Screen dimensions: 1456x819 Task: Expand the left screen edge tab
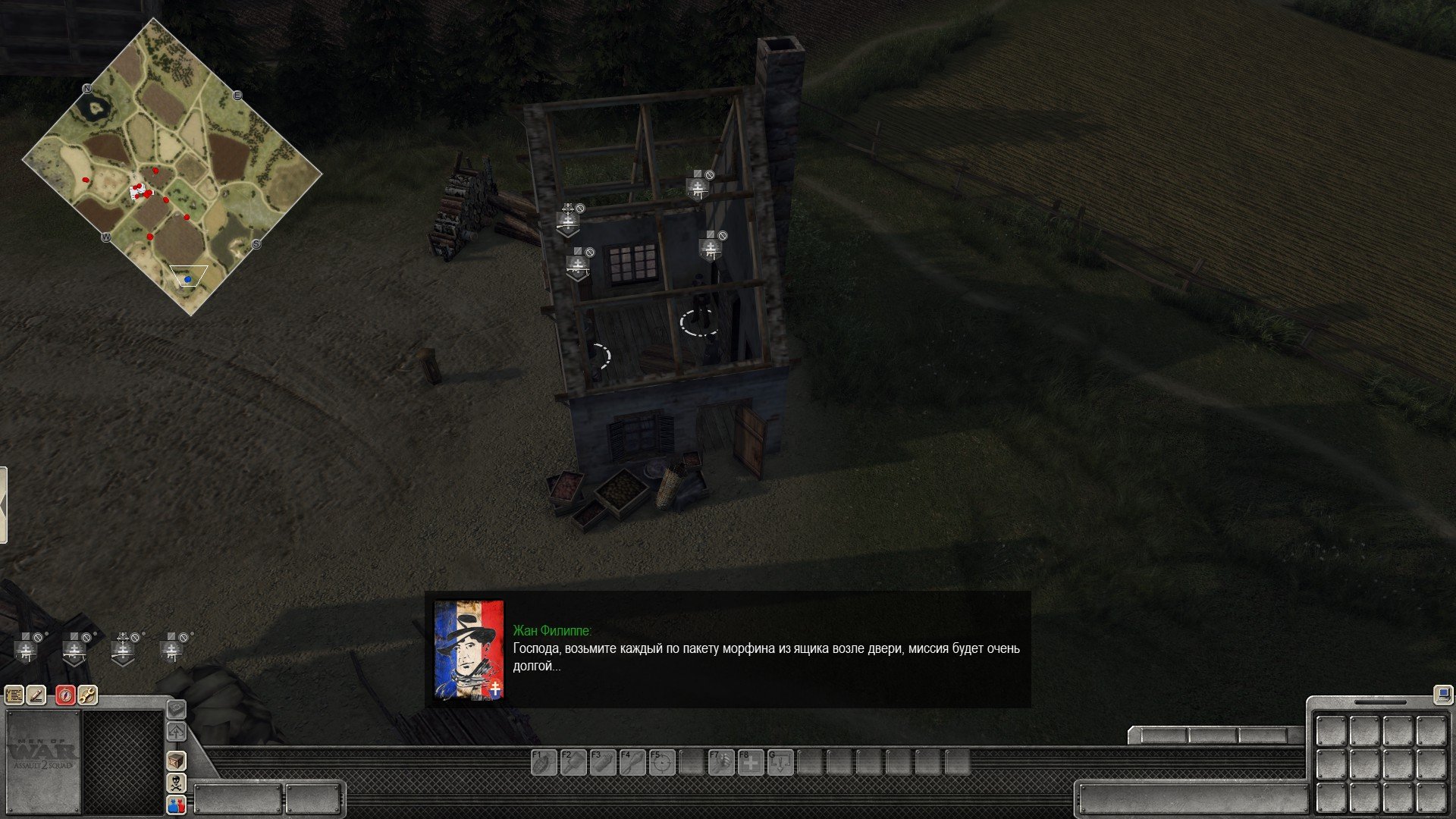(4, 505)
